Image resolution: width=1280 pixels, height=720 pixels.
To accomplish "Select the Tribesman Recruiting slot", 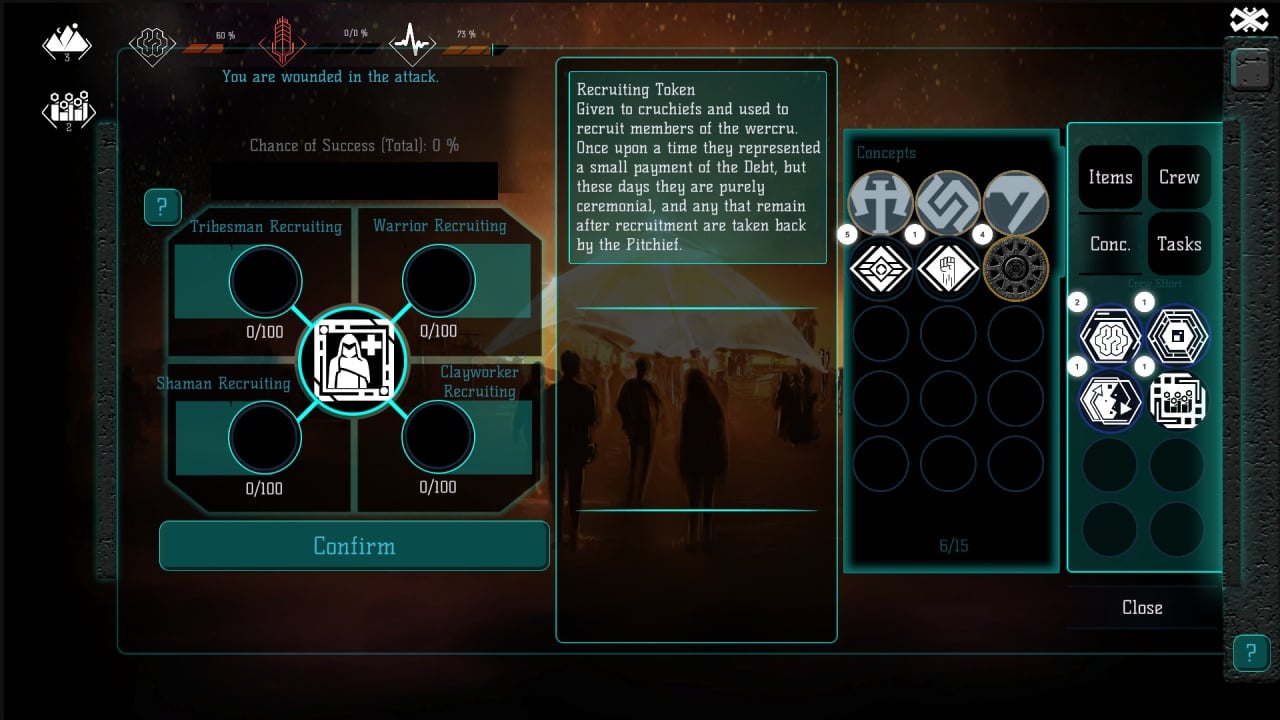I will pos(265,281).
